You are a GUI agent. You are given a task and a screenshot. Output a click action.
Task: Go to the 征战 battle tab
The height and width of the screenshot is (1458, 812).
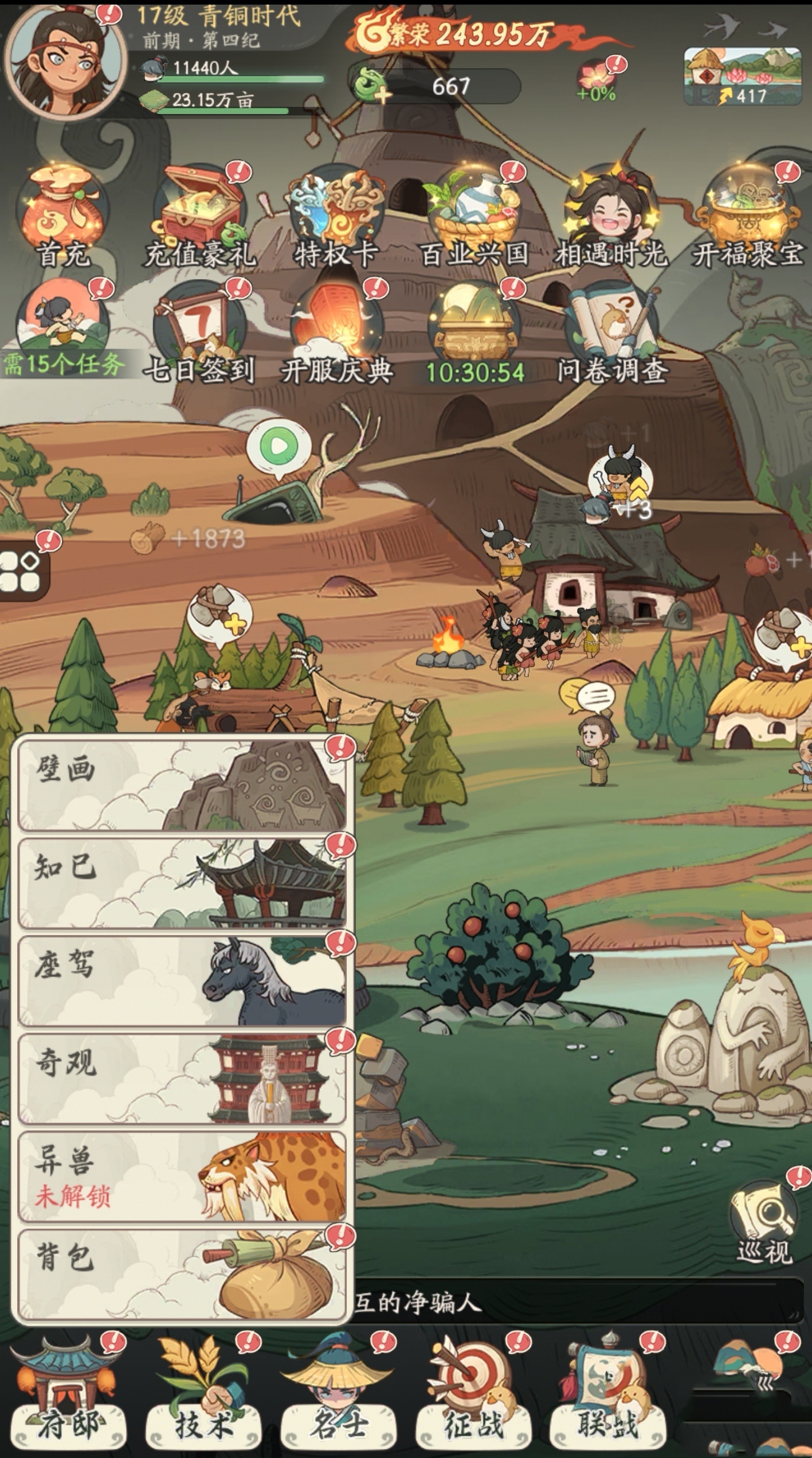click(473, 1400)
